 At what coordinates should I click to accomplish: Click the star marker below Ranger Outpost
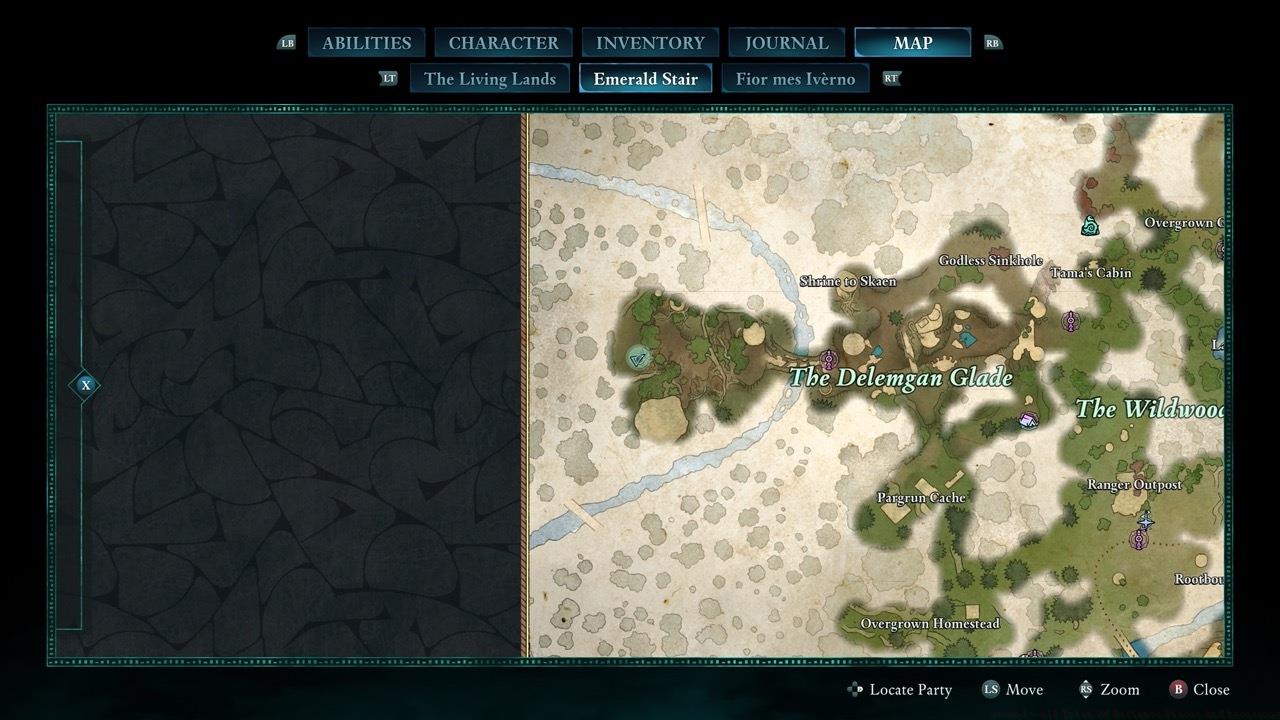pos(1146,521)
